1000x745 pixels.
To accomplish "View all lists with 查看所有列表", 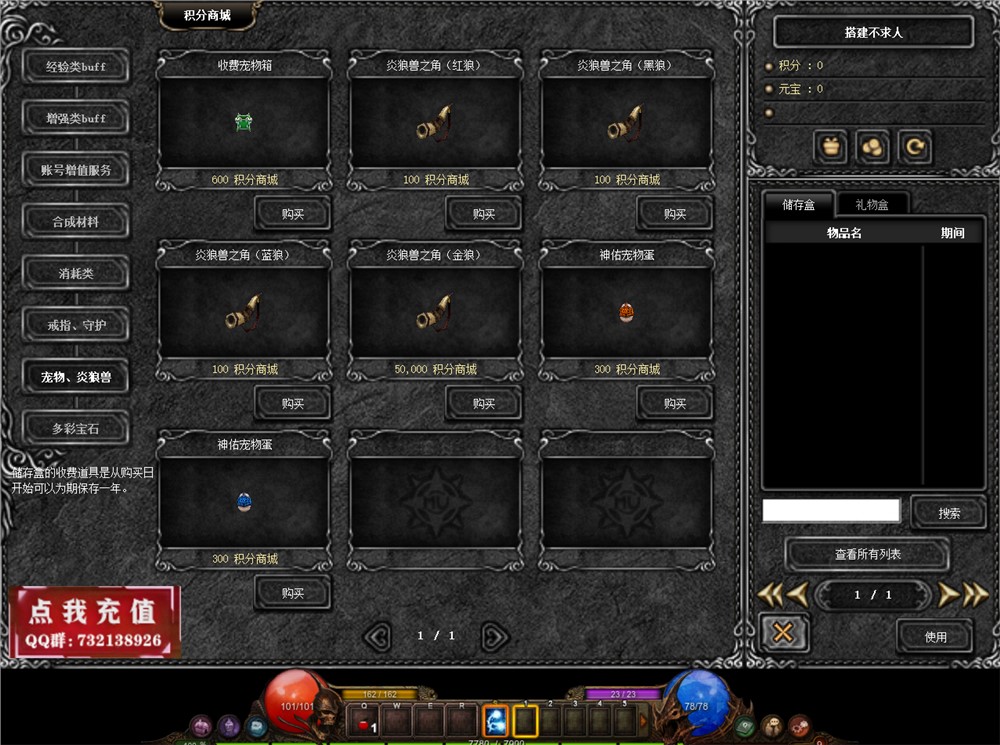I will click(867, 554).
